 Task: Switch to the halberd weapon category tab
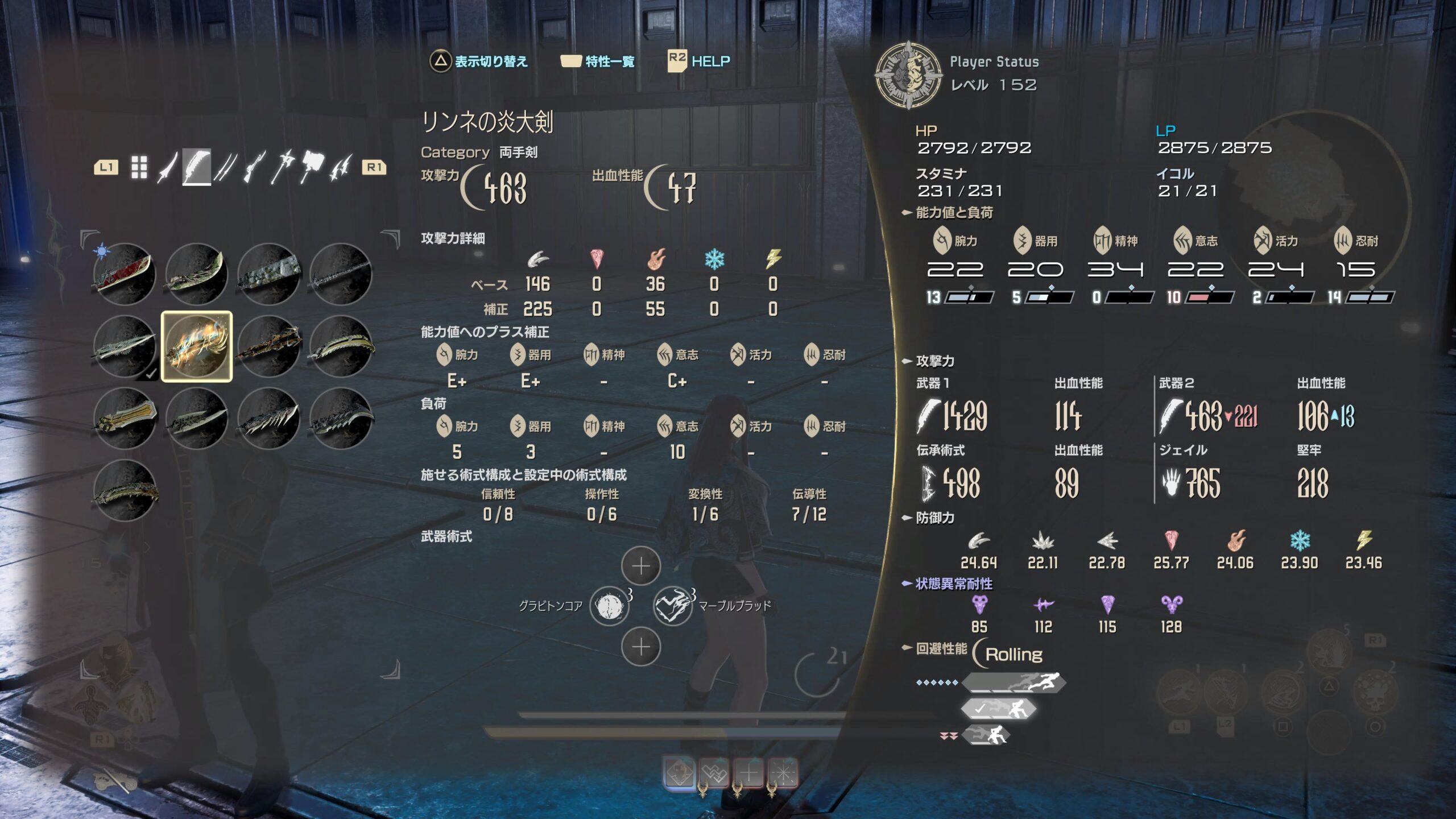[283, 167]
